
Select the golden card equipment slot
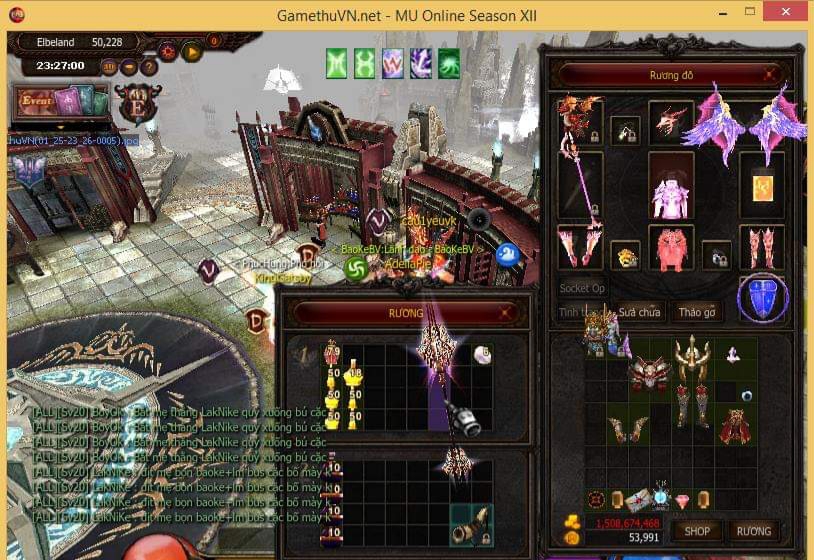pos(762,187)
